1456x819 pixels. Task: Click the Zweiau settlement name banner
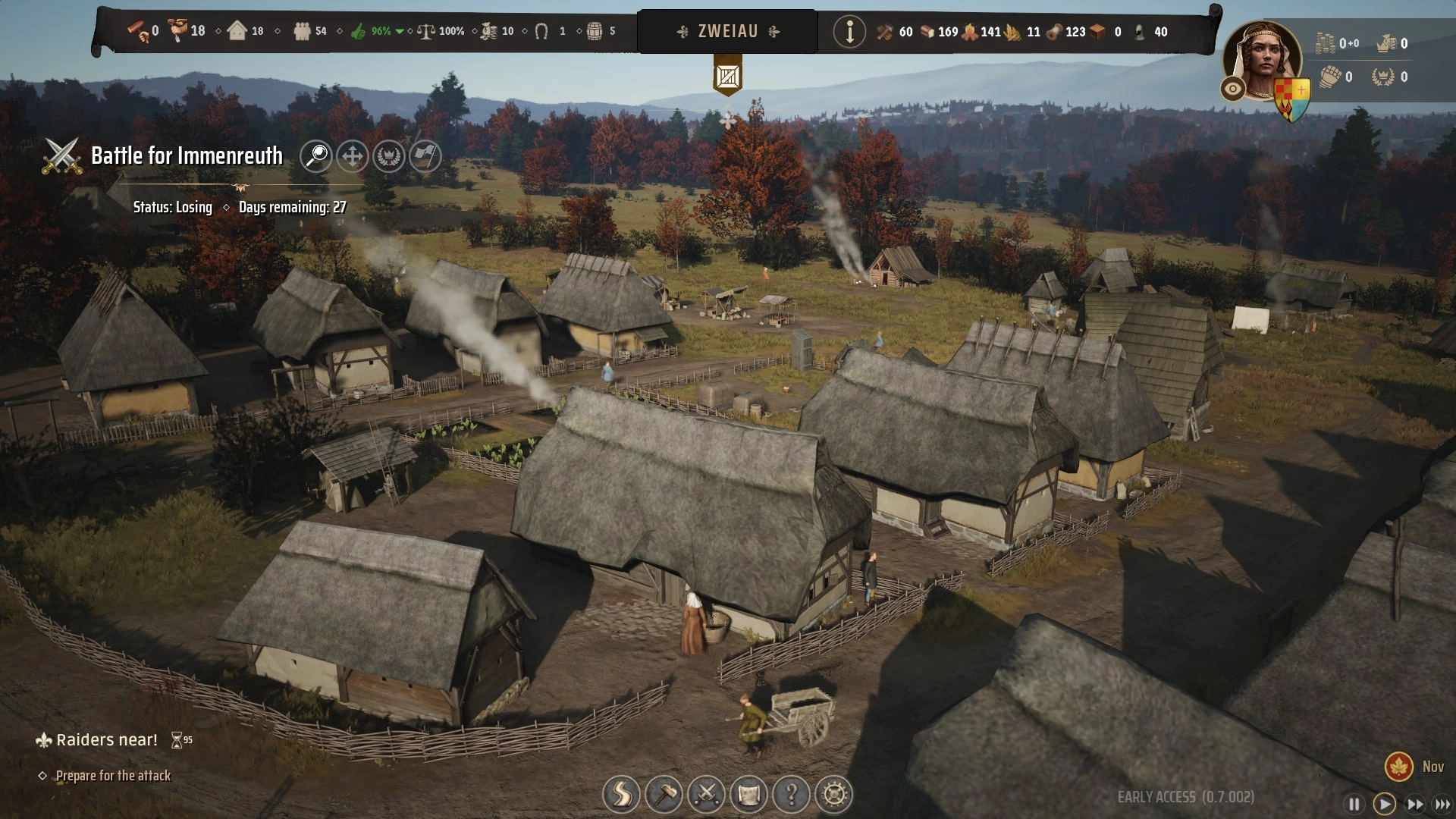pos(727,32)
